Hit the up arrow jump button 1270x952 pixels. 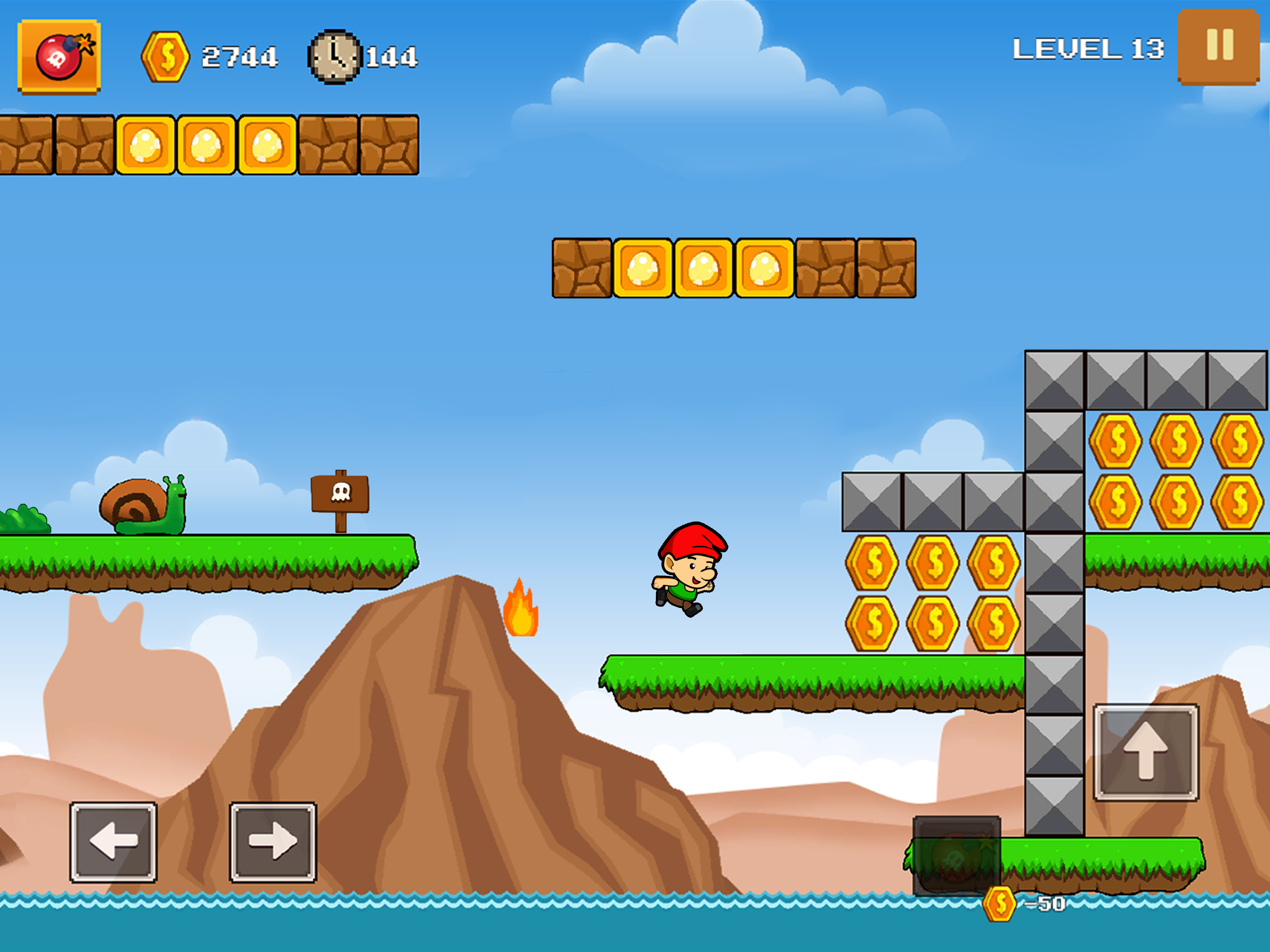pyautogui.click(x=1145, y=752)
